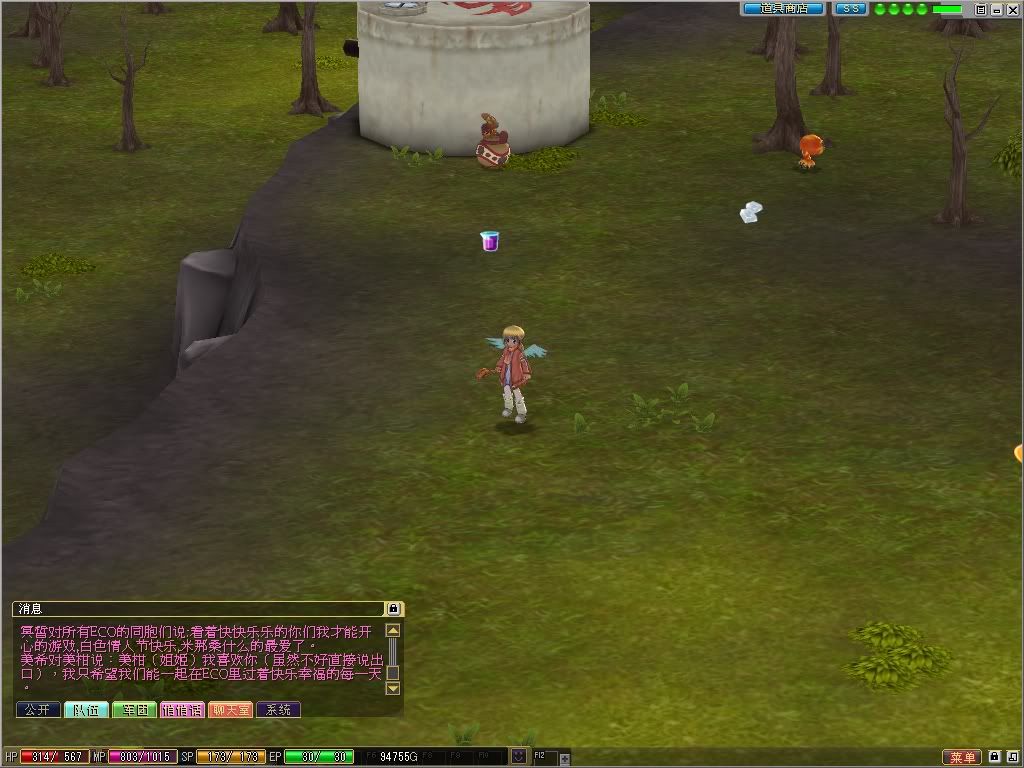Image resolution: width=1024 pixels, height=768 pixels.
Task: Toggle the bottom bar lock icon
Action: (x=995, y=757)
